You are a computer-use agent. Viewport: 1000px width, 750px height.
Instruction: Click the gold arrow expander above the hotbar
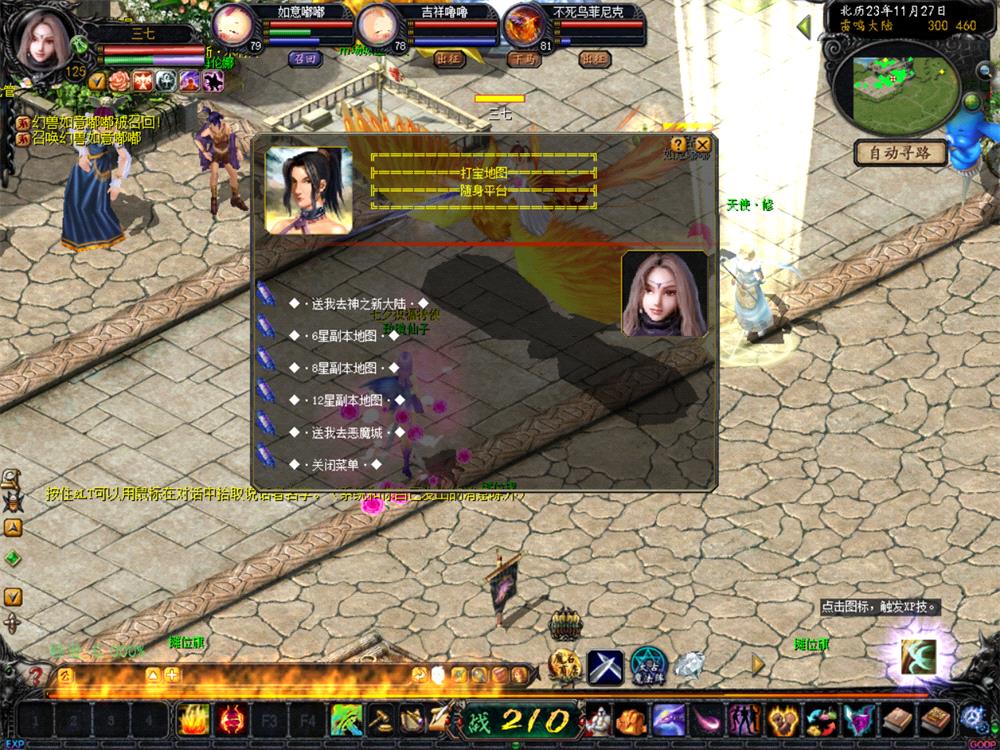(758, 663)
